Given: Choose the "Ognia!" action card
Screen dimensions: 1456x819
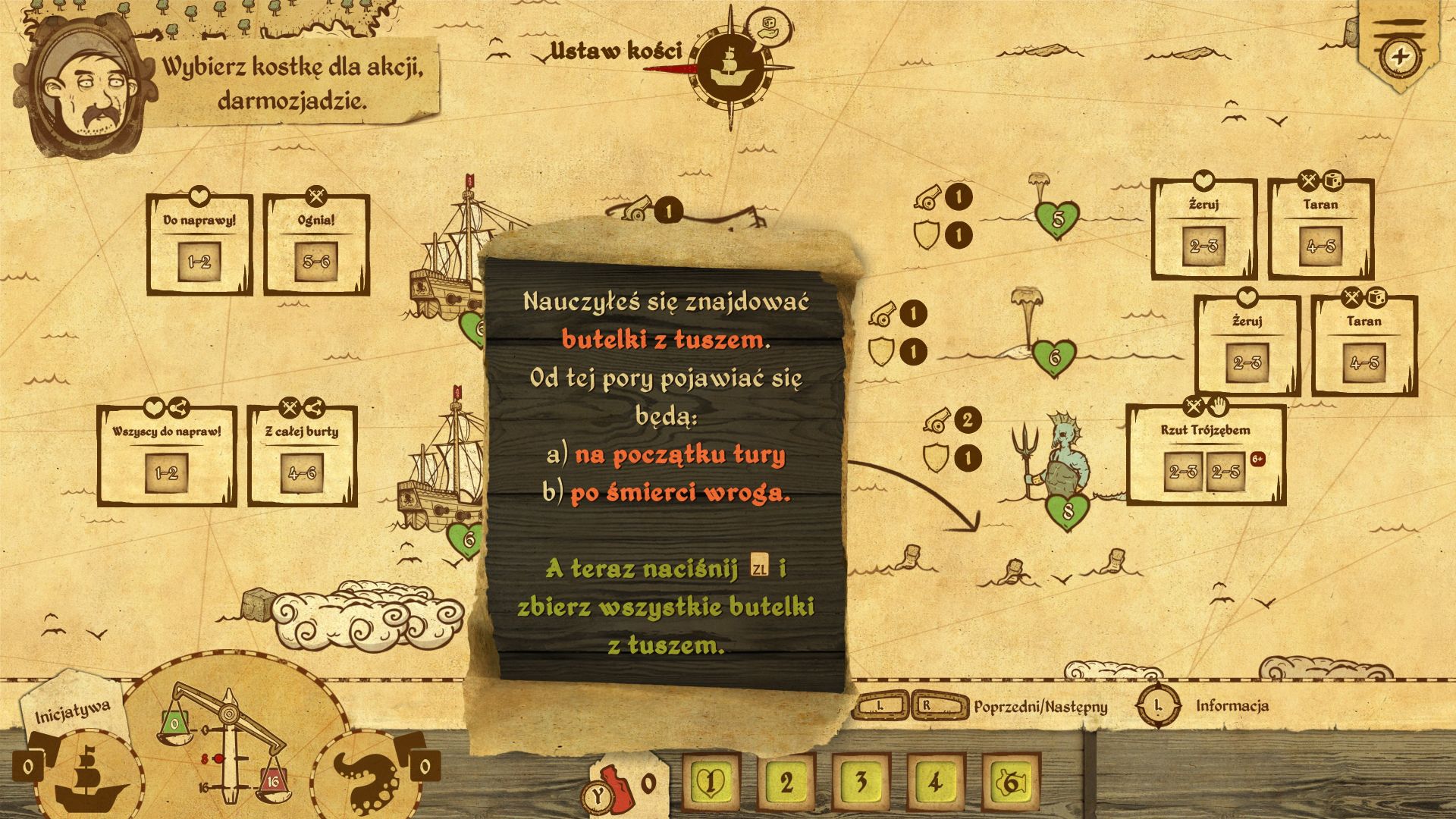Looking at the screenshot, I should [x=316, y=244].
